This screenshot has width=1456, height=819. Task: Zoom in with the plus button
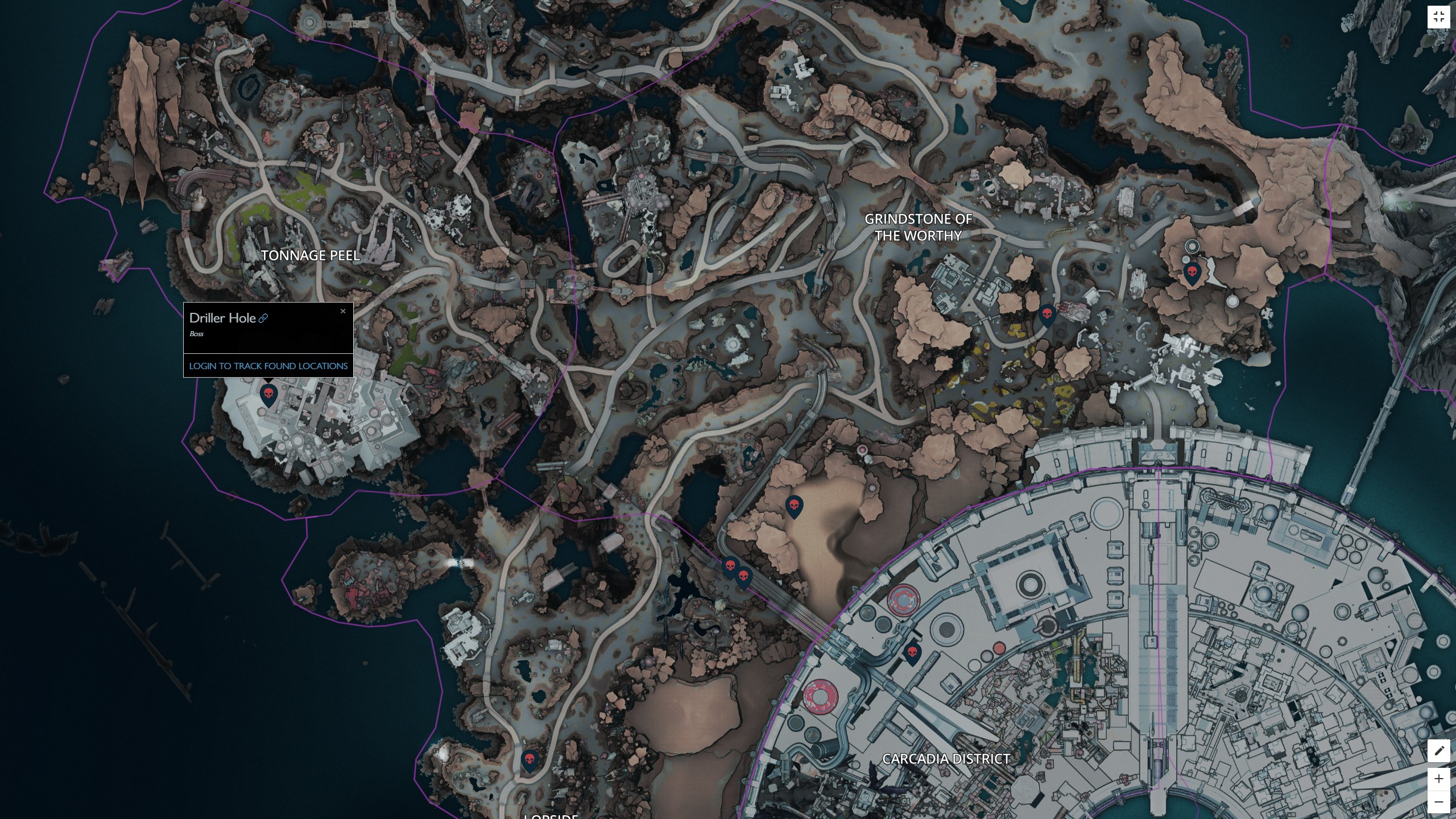click(x=1439, y=779)
